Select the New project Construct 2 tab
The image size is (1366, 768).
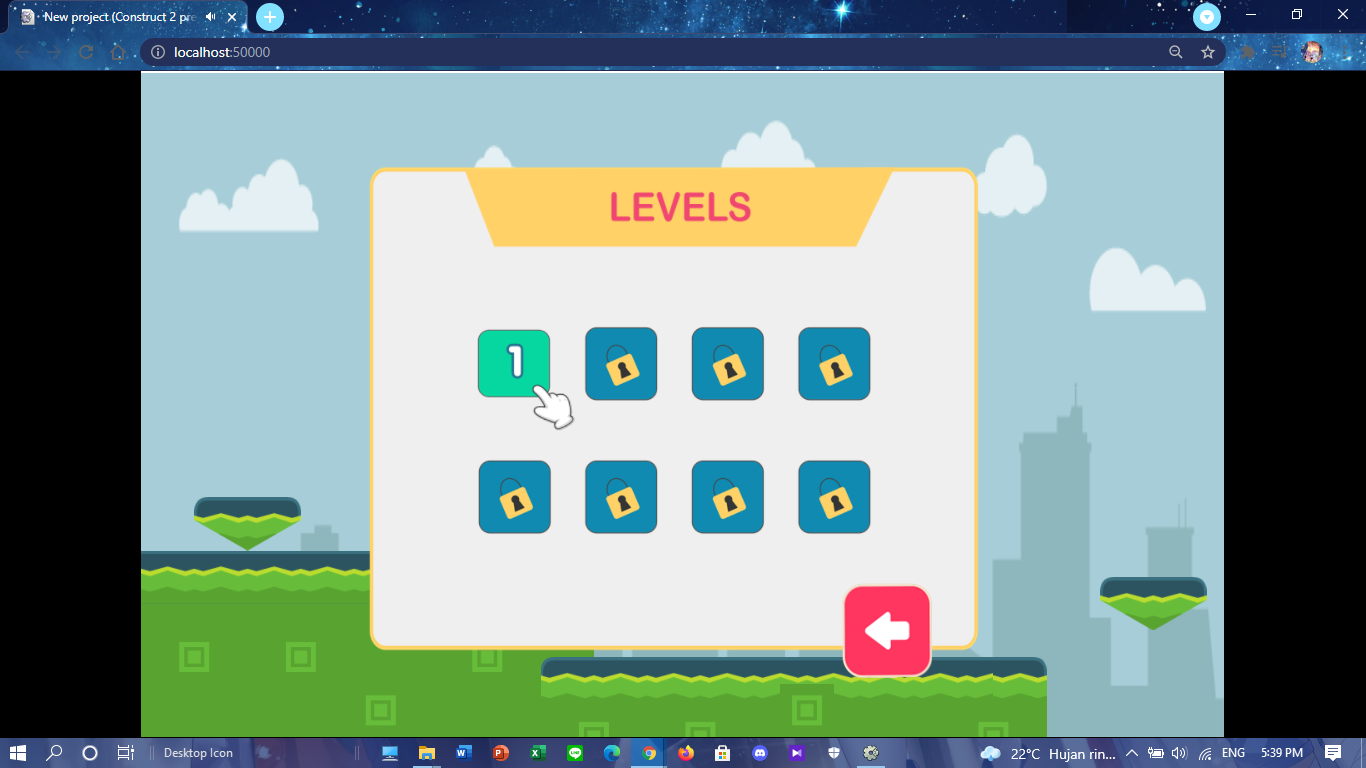pos(120,16)
